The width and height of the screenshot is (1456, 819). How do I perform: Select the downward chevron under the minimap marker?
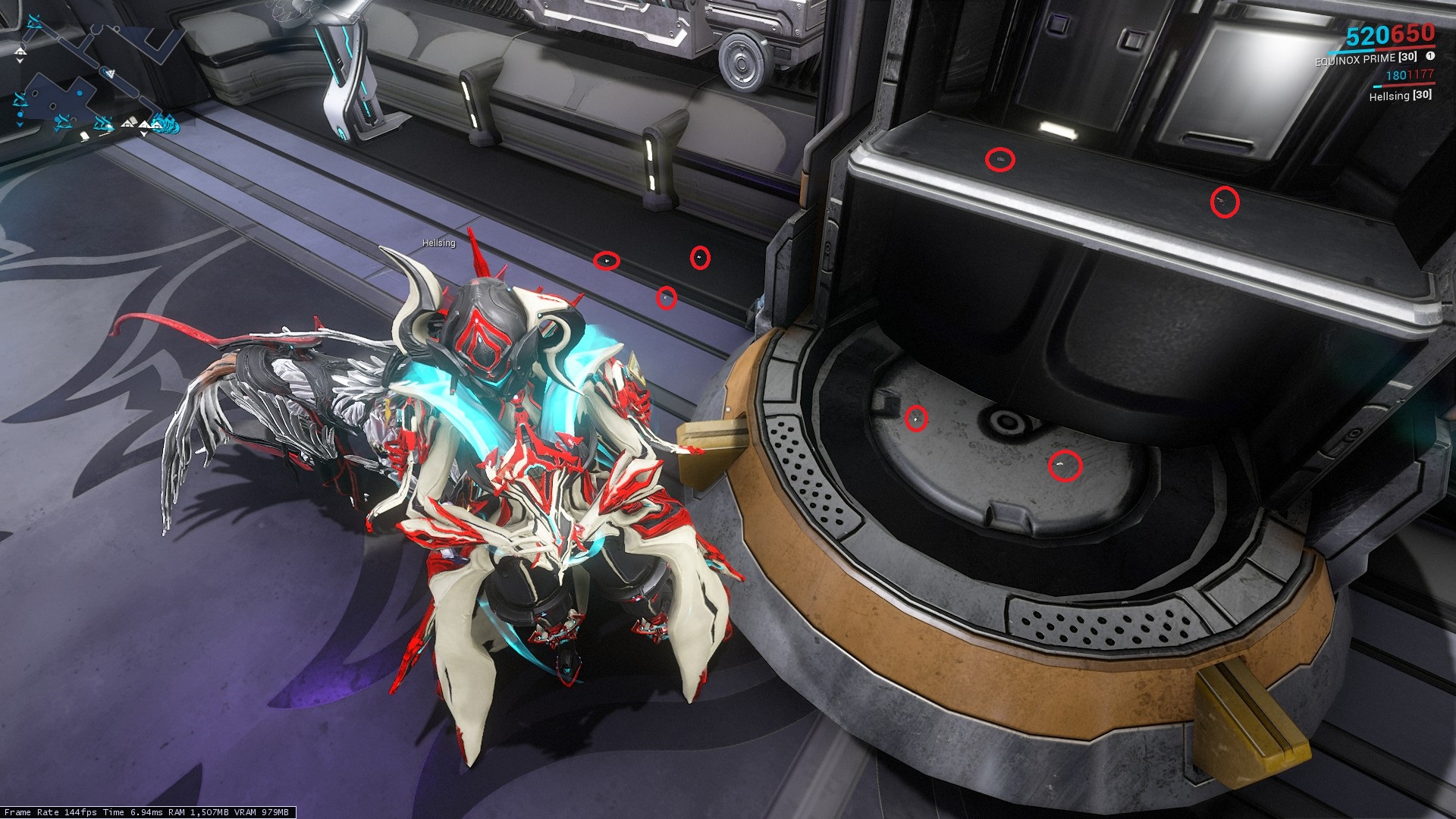20,61
